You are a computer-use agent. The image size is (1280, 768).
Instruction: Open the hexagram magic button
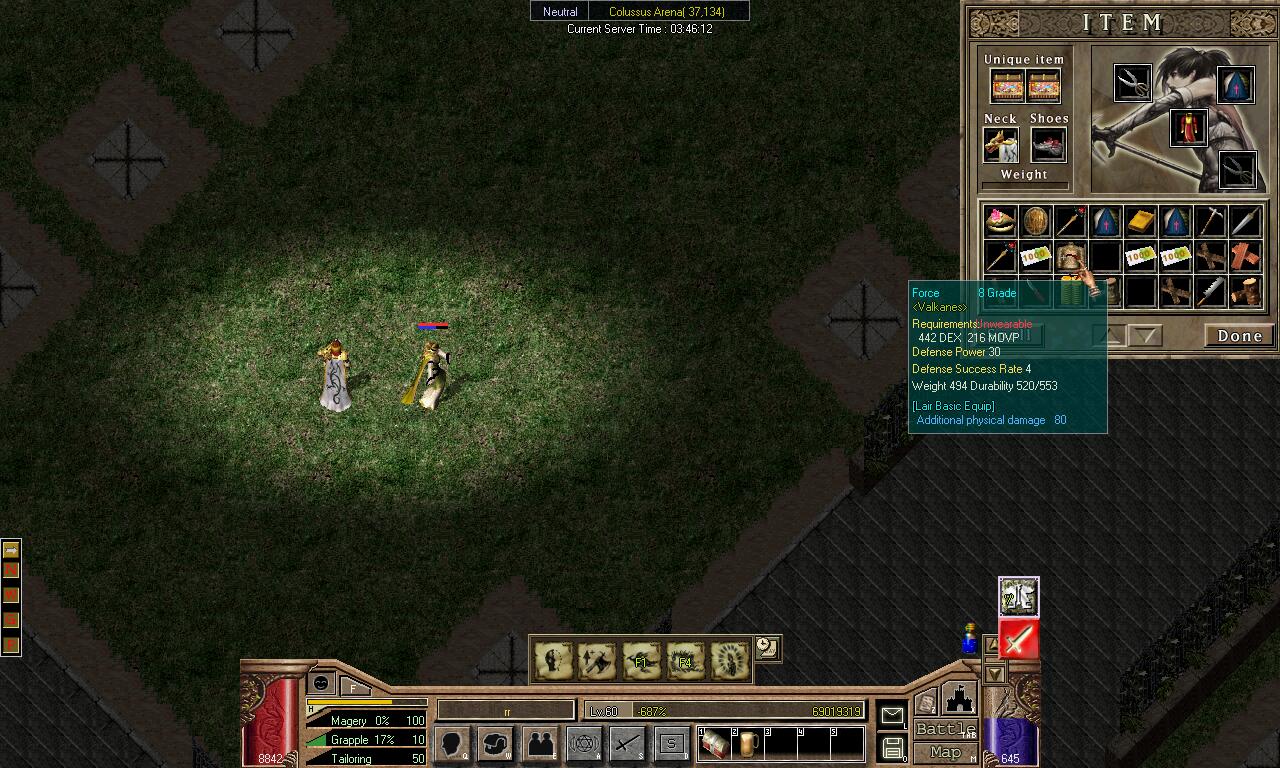[584, 743]
